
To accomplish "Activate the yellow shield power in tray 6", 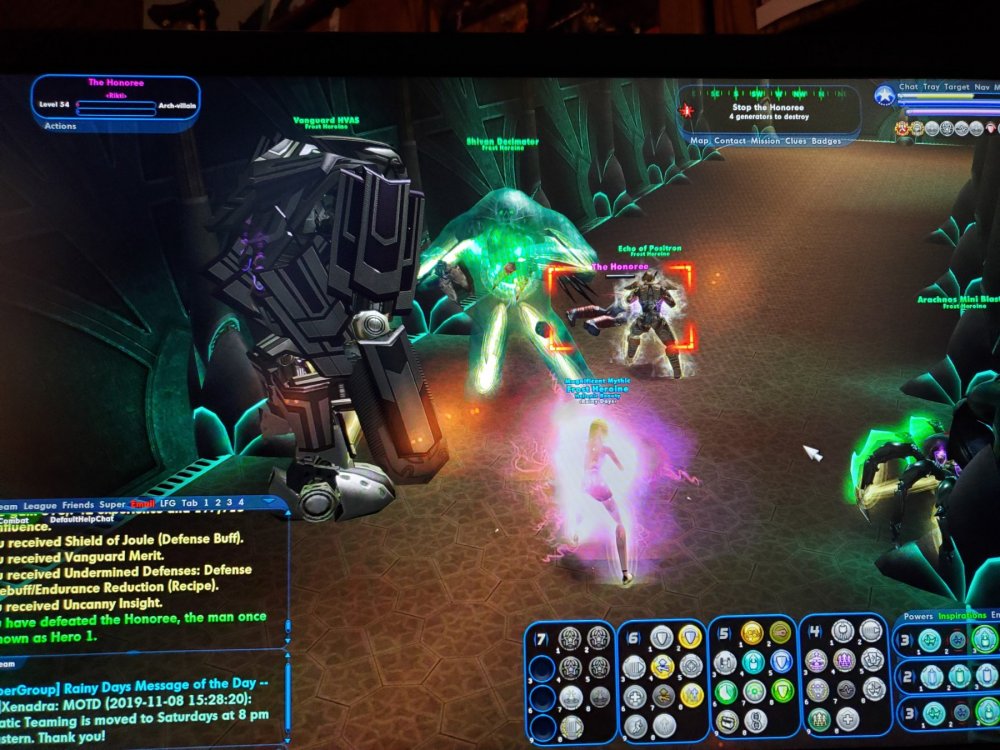I will [x=690, y=636].
